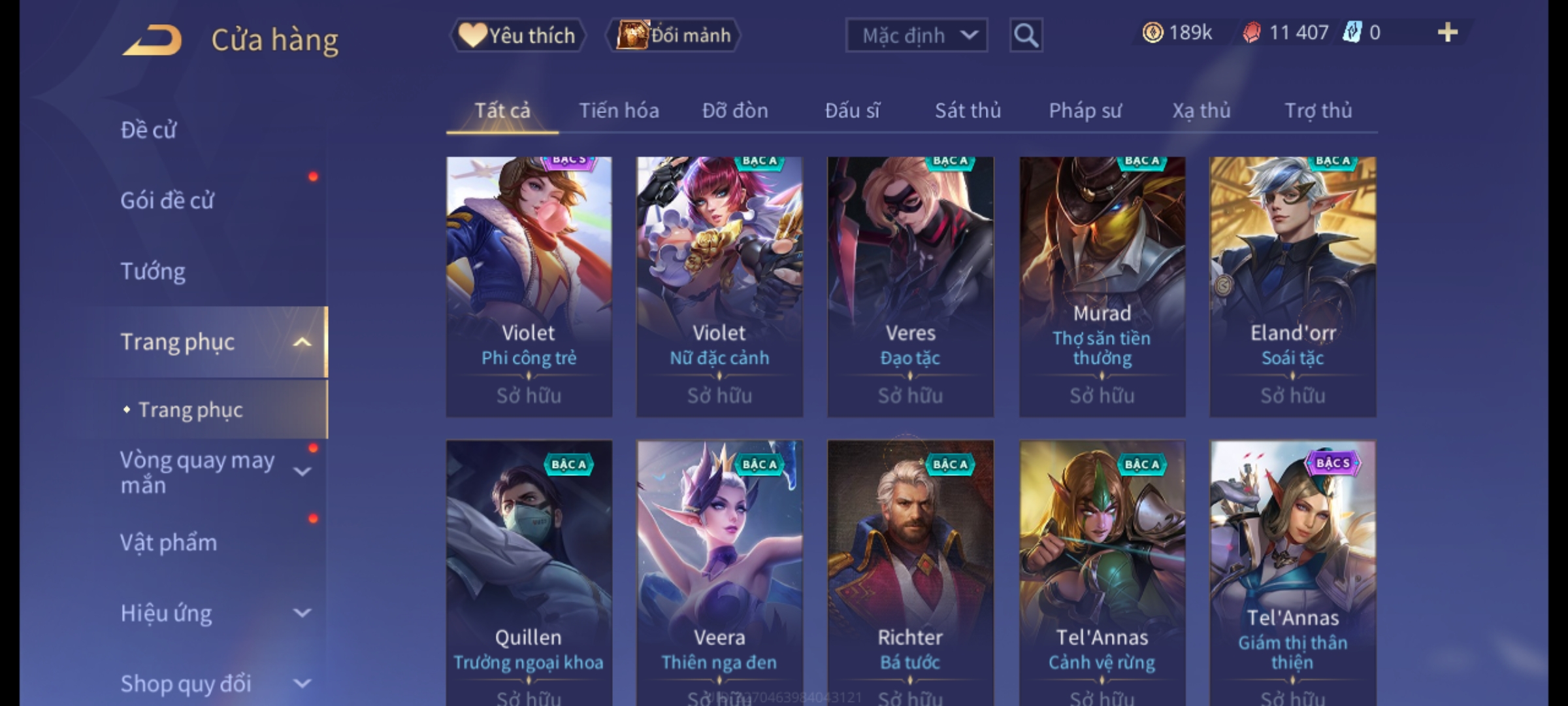Open the Đổi mảnh exchange
The height and width of the screenshot is (706, 1568).
[x=674, y=35]
